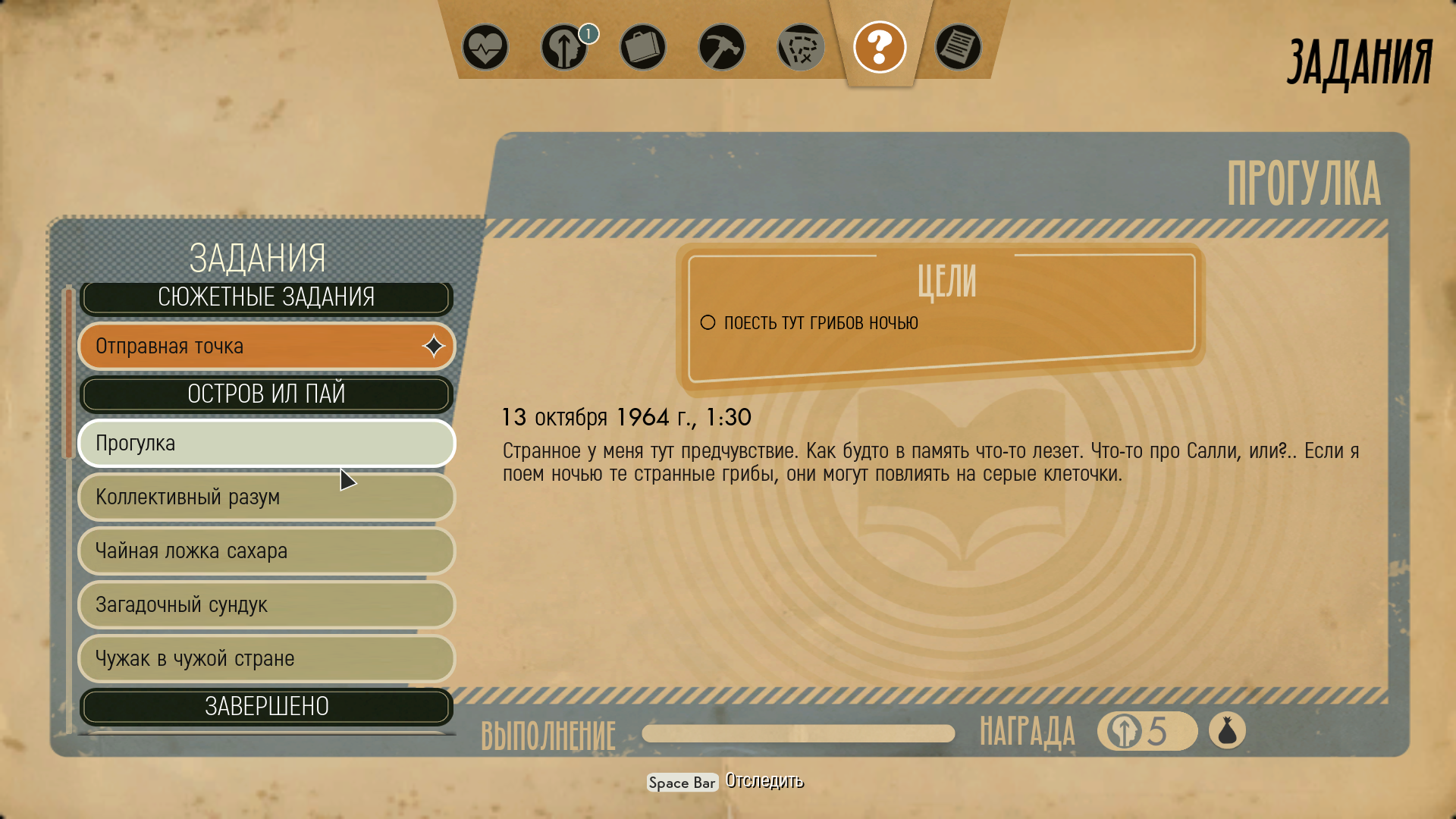The image size is (1456, 819).
Task: Open the notes journal tab
Action: 959,48
